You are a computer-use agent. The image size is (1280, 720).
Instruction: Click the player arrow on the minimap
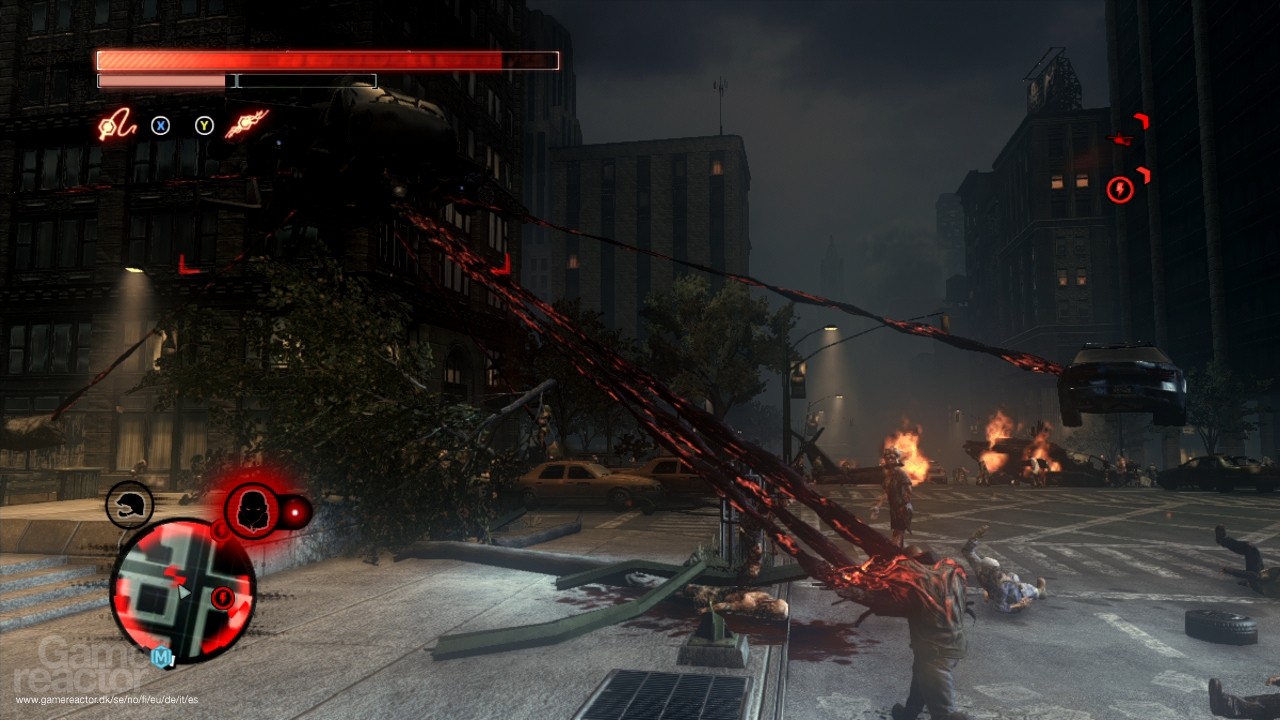point(183,592)
